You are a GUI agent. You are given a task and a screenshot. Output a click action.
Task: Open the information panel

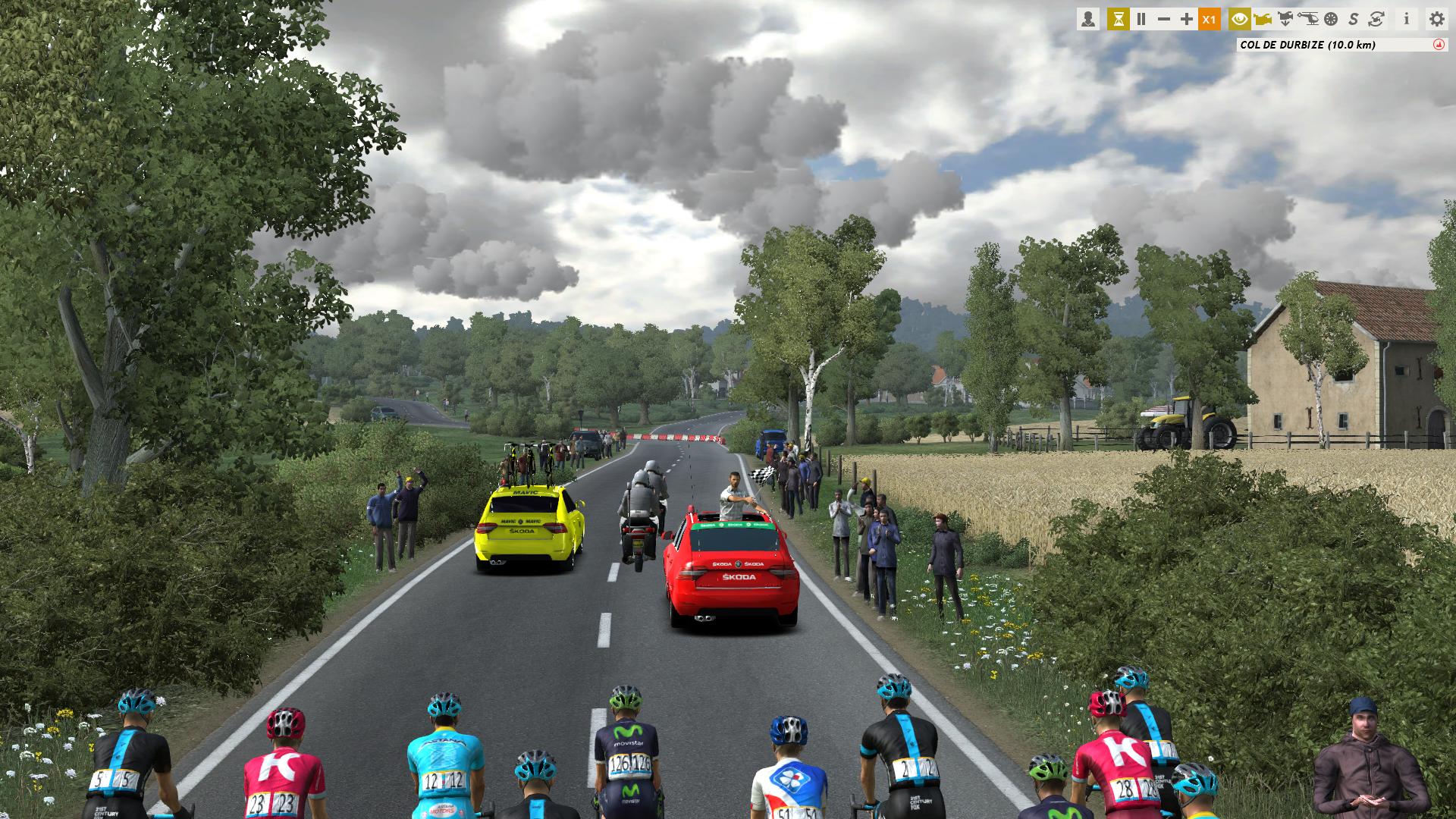click(x=1407, y=20)
